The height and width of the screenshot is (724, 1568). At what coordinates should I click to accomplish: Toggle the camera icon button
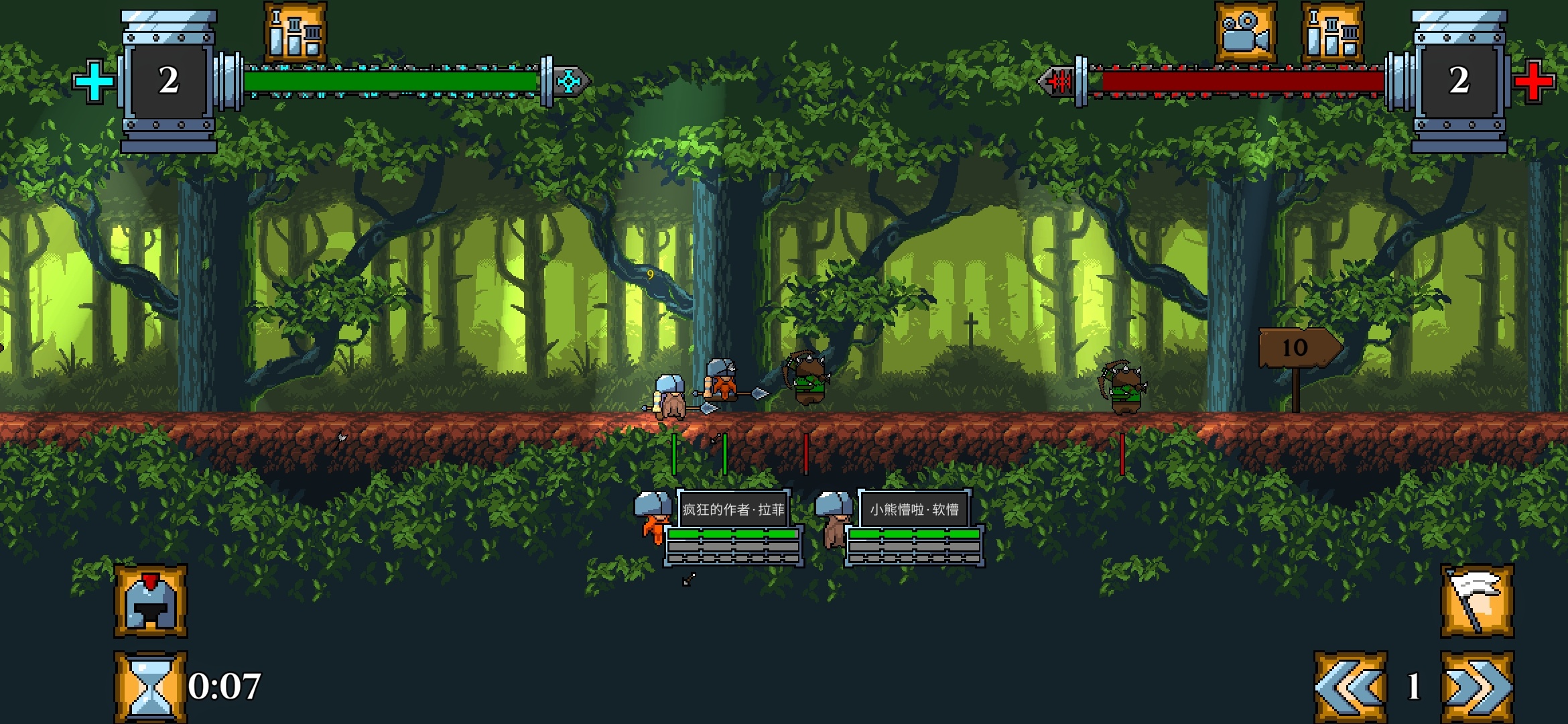point(1246,33)
